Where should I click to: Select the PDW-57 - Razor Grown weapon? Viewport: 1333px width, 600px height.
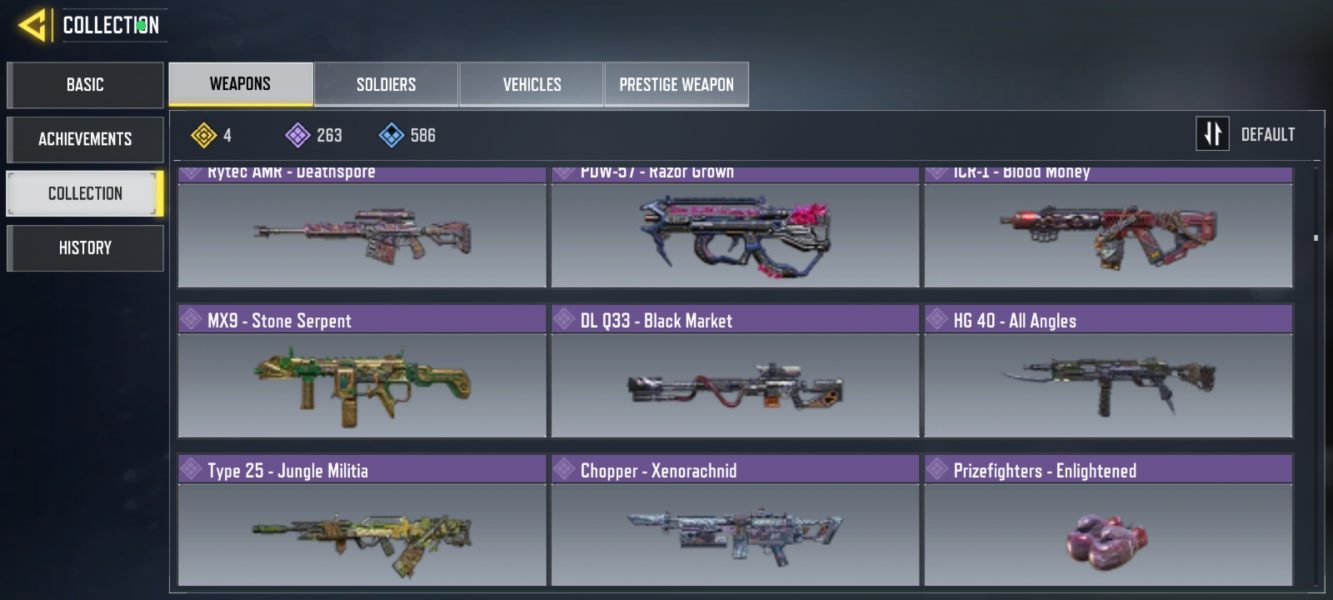pos(735,235)
